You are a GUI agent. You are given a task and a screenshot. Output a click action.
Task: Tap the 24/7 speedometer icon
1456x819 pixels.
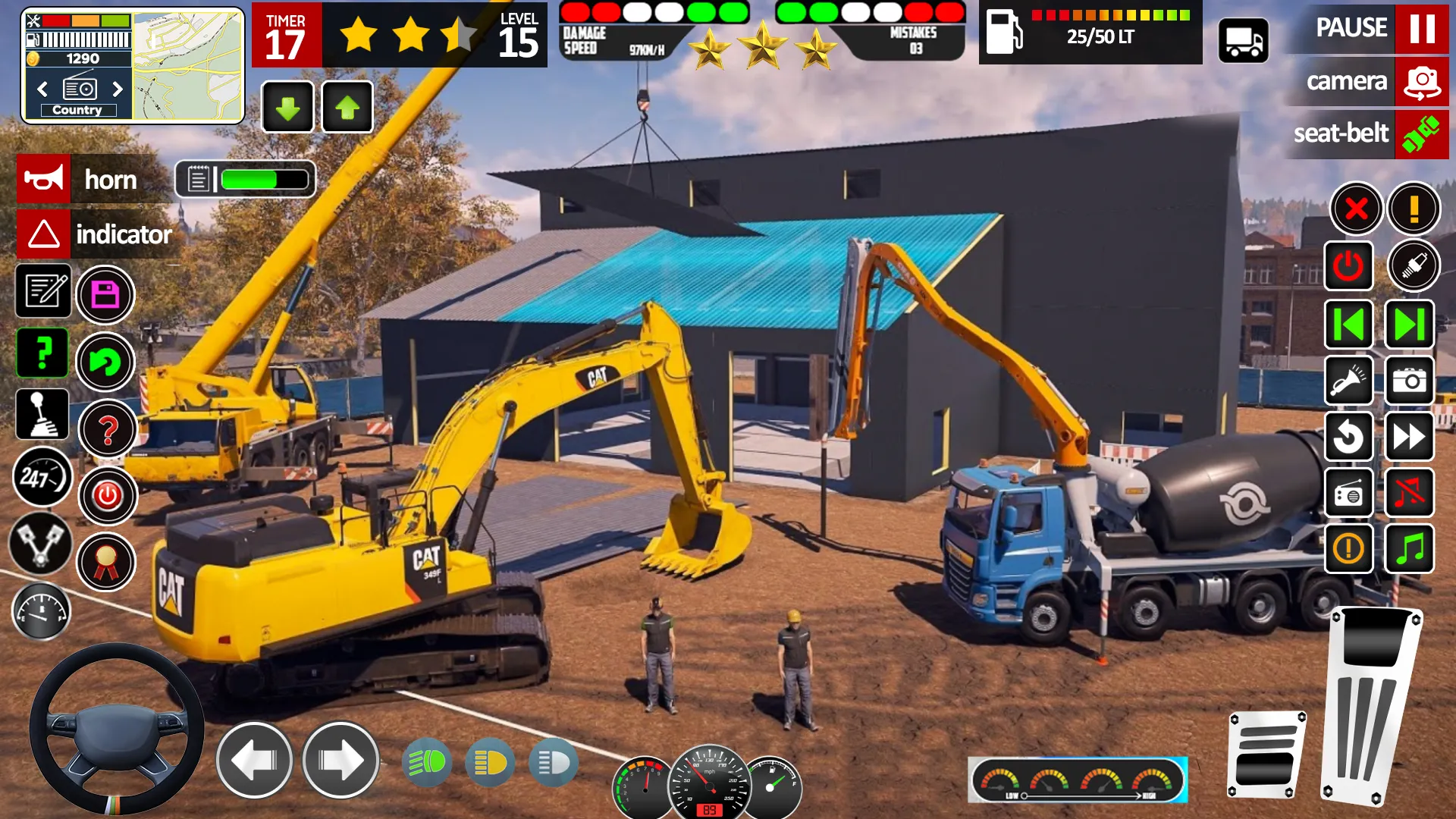click(x=42, y=478)
